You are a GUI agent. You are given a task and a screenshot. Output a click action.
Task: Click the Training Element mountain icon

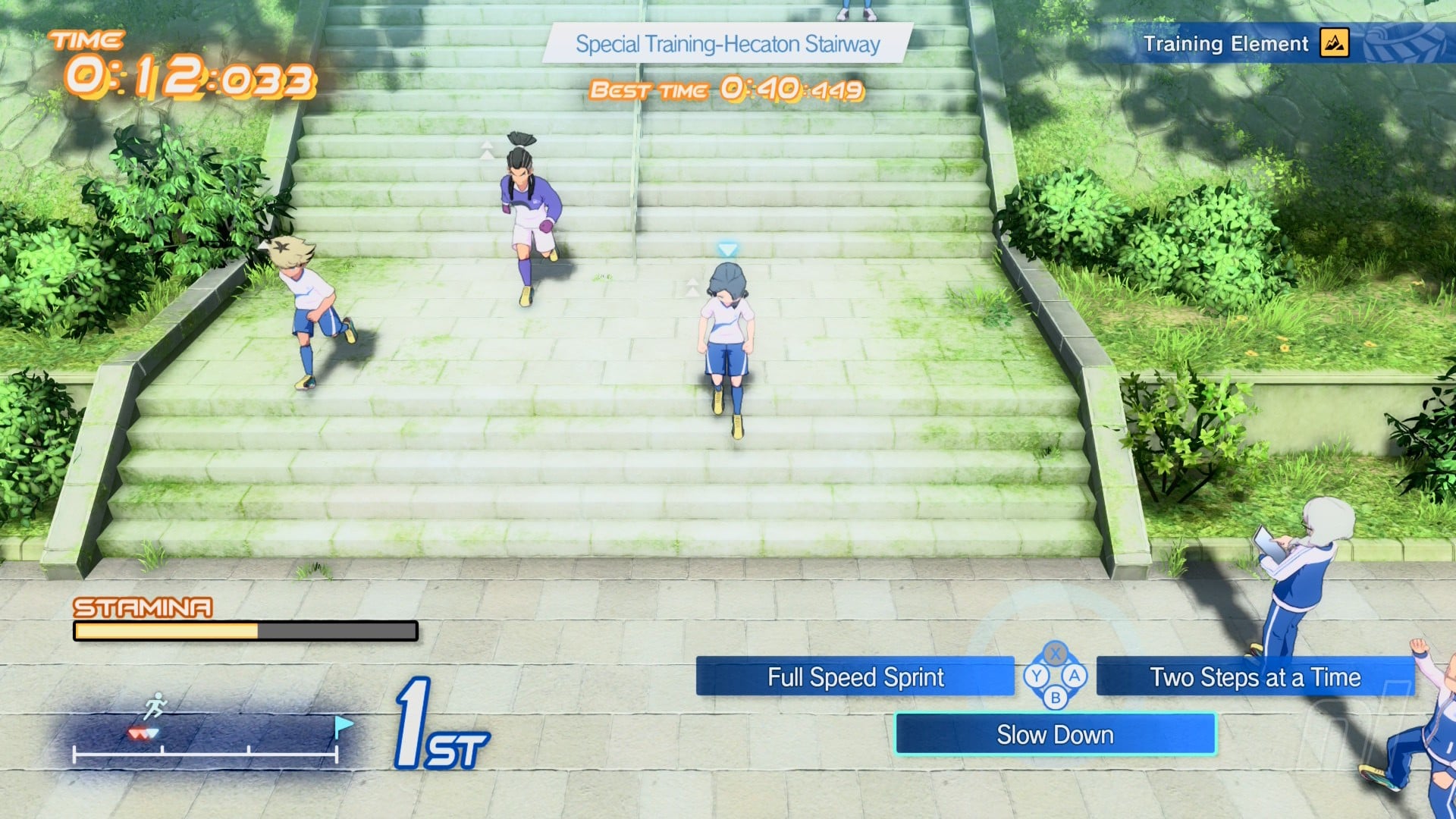click(1334, 43)
